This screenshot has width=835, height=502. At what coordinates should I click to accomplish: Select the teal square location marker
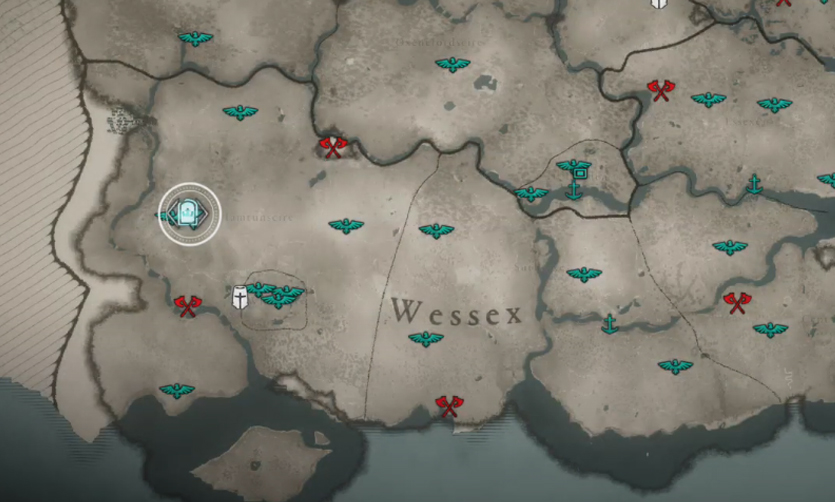tap(577, 174)
